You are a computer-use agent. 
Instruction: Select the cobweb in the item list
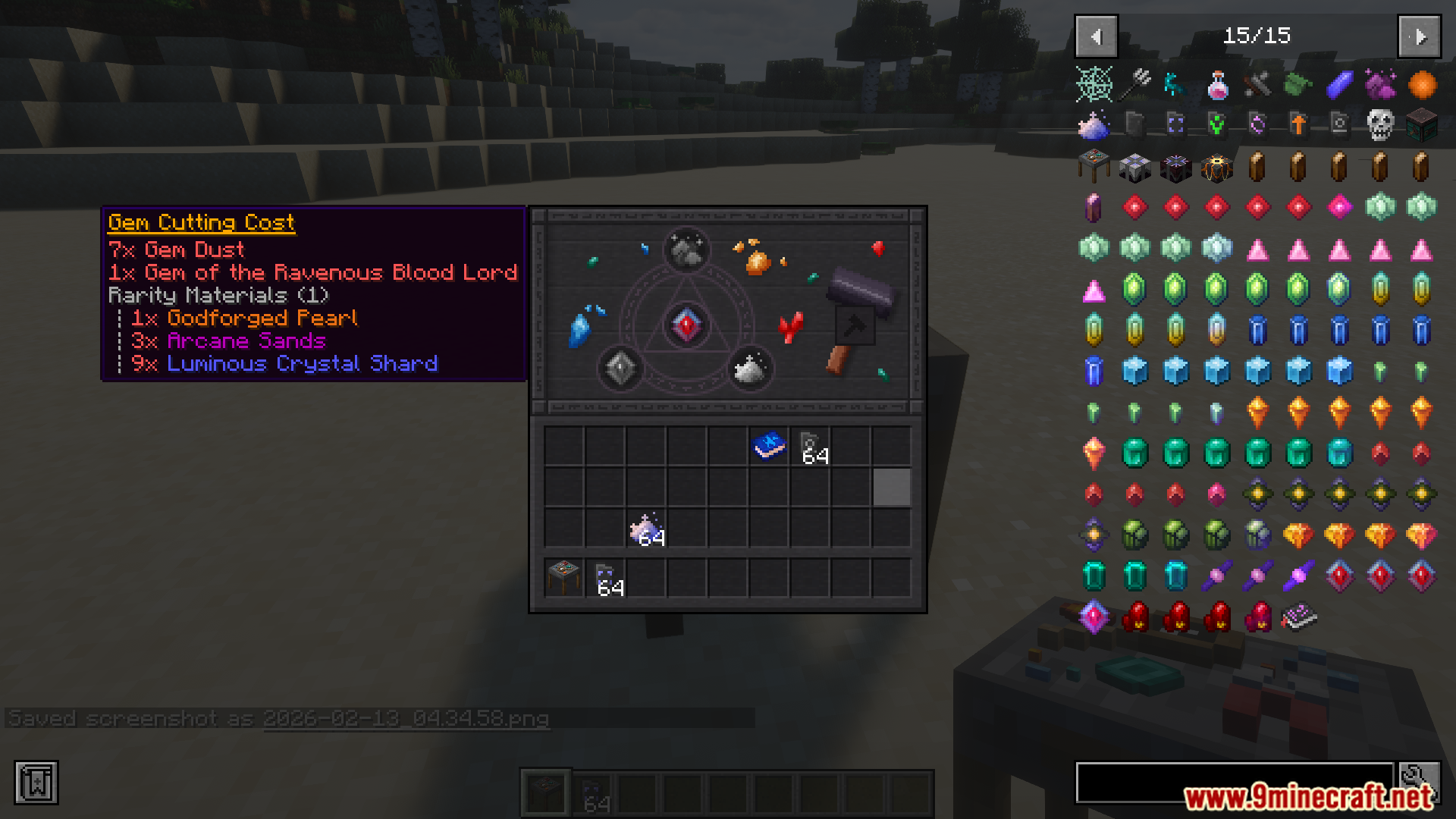point(1094,85)
